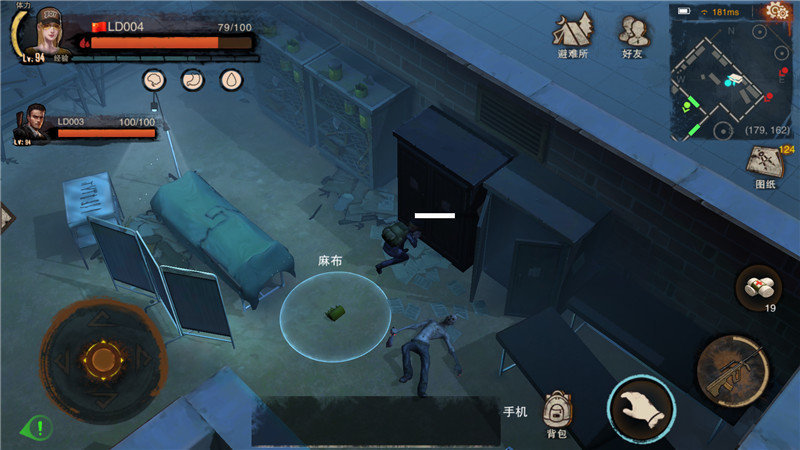Check the brain status icon

pyautogui.click(x=154, y=80)
